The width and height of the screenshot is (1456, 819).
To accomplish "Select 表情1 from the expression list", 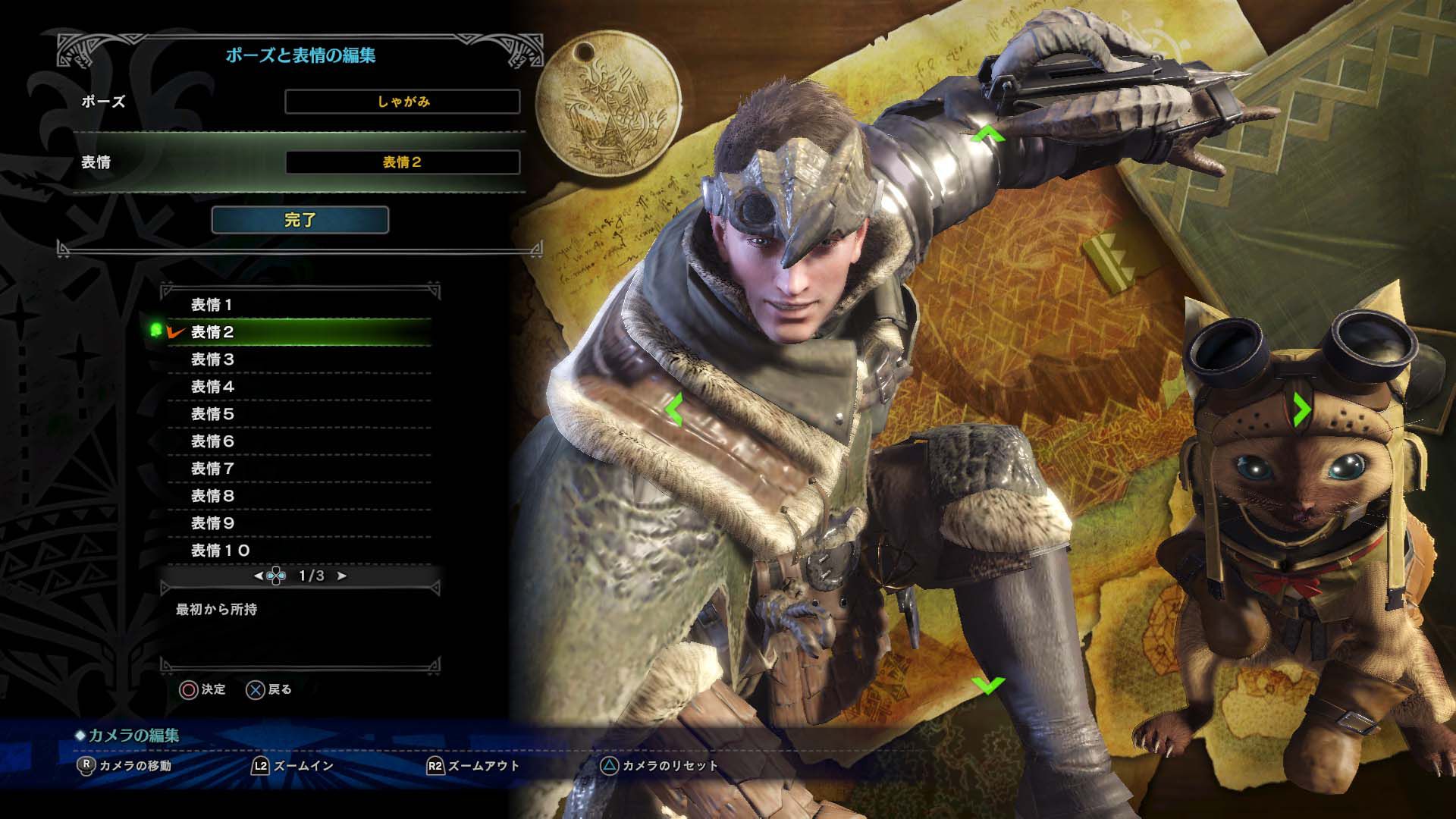I will coord(212,304).
